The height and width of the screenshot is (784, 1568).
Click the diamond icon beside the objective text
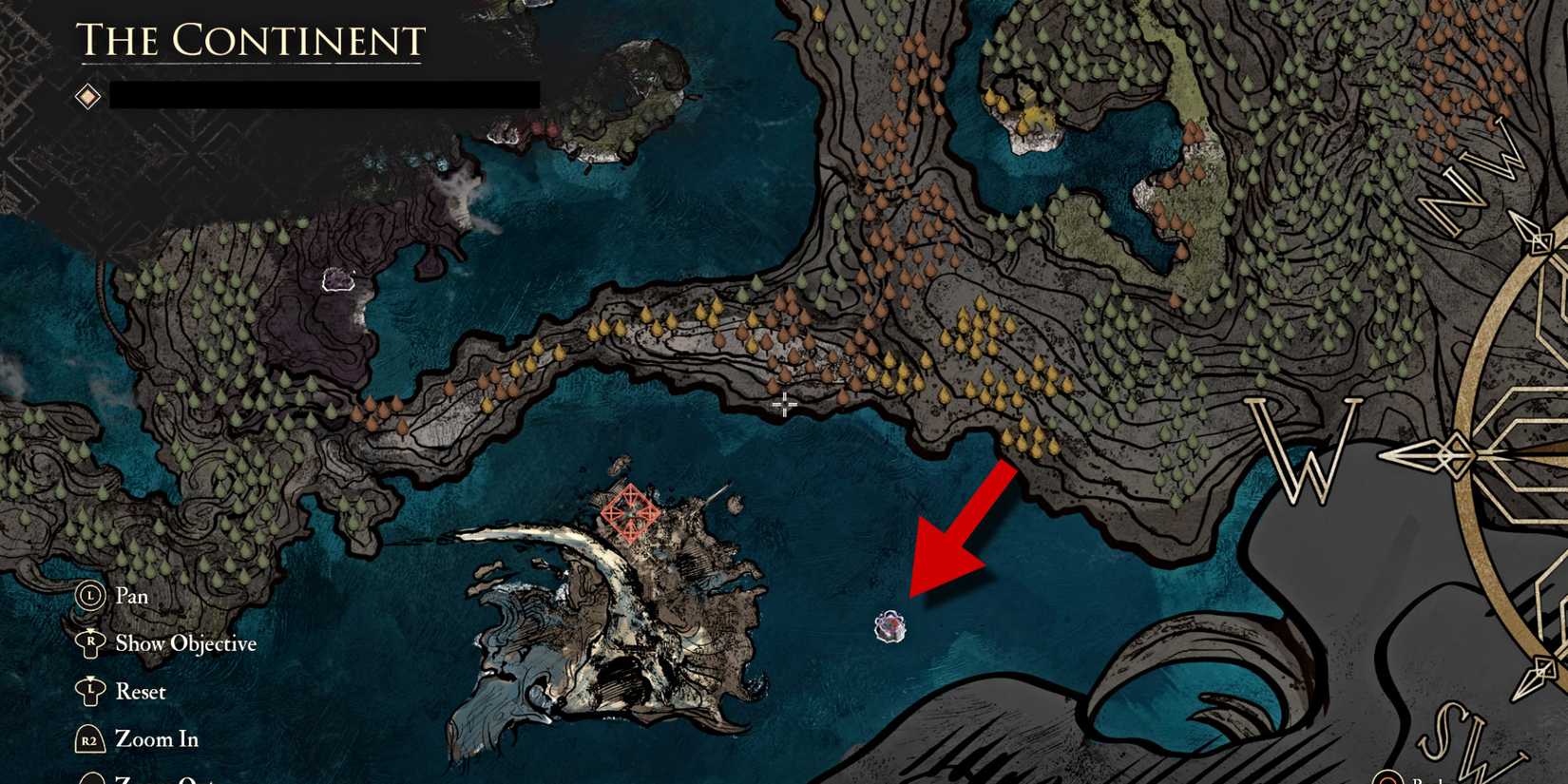pyautogui.click(x=86, y=96)
